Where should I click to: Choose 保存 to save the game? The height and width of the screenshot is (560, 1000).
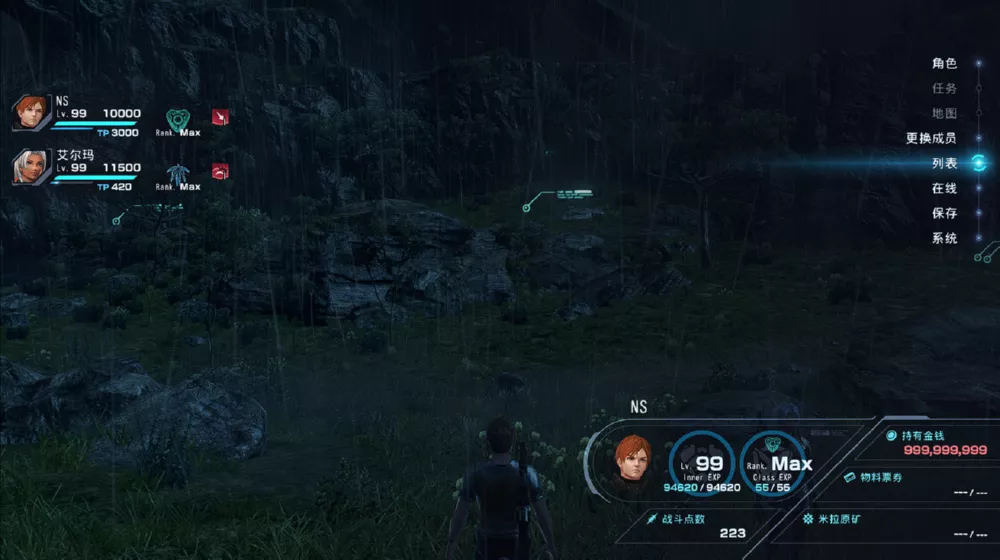[944, 213]
